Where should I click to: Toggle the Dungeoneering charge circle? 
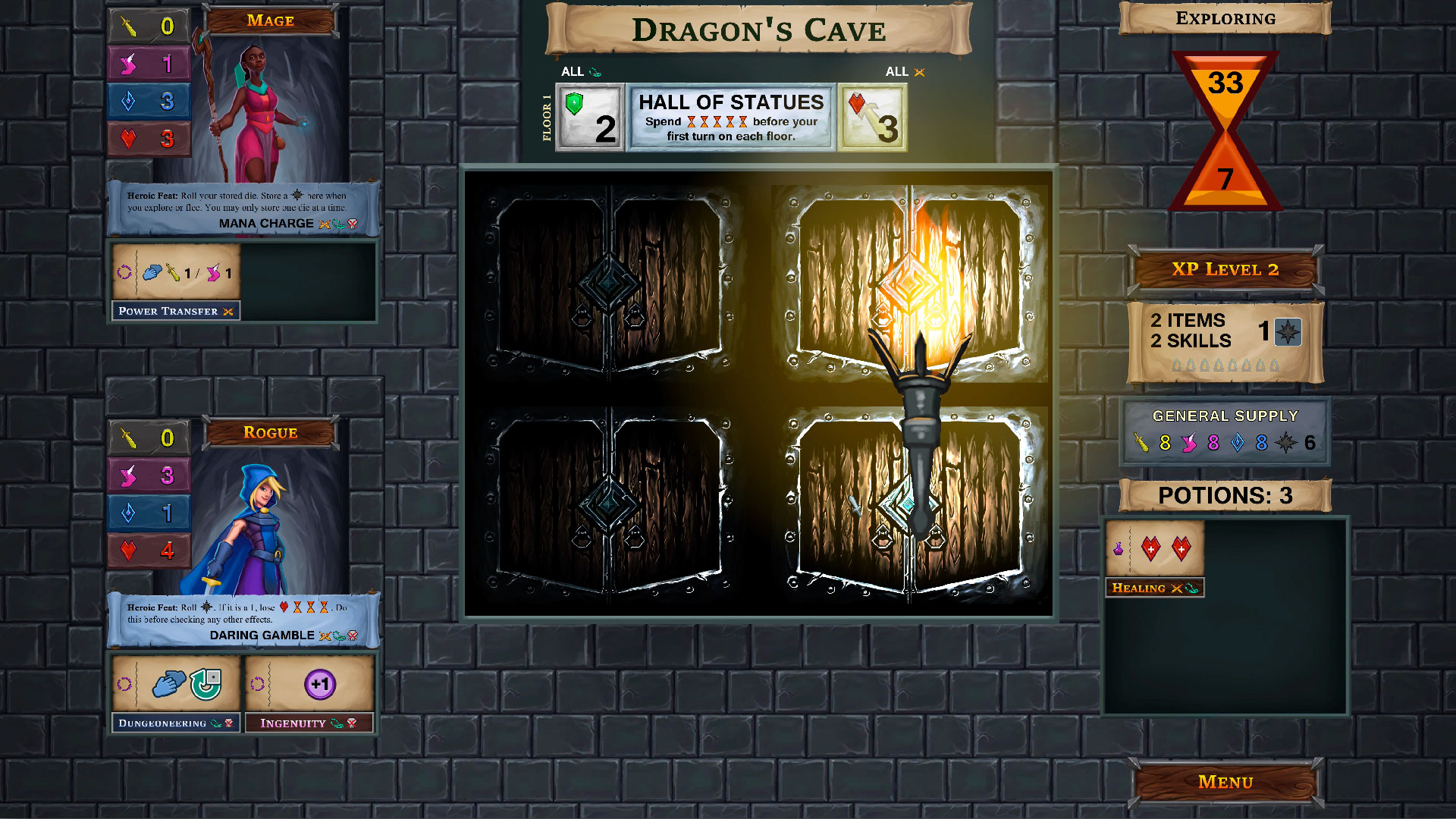click(x=126, y=682)
